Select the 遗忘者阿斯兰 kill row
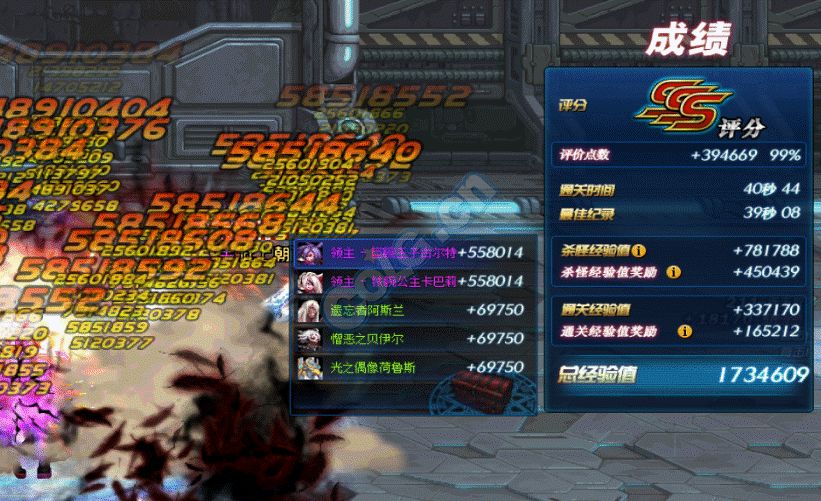 (411, 310)
